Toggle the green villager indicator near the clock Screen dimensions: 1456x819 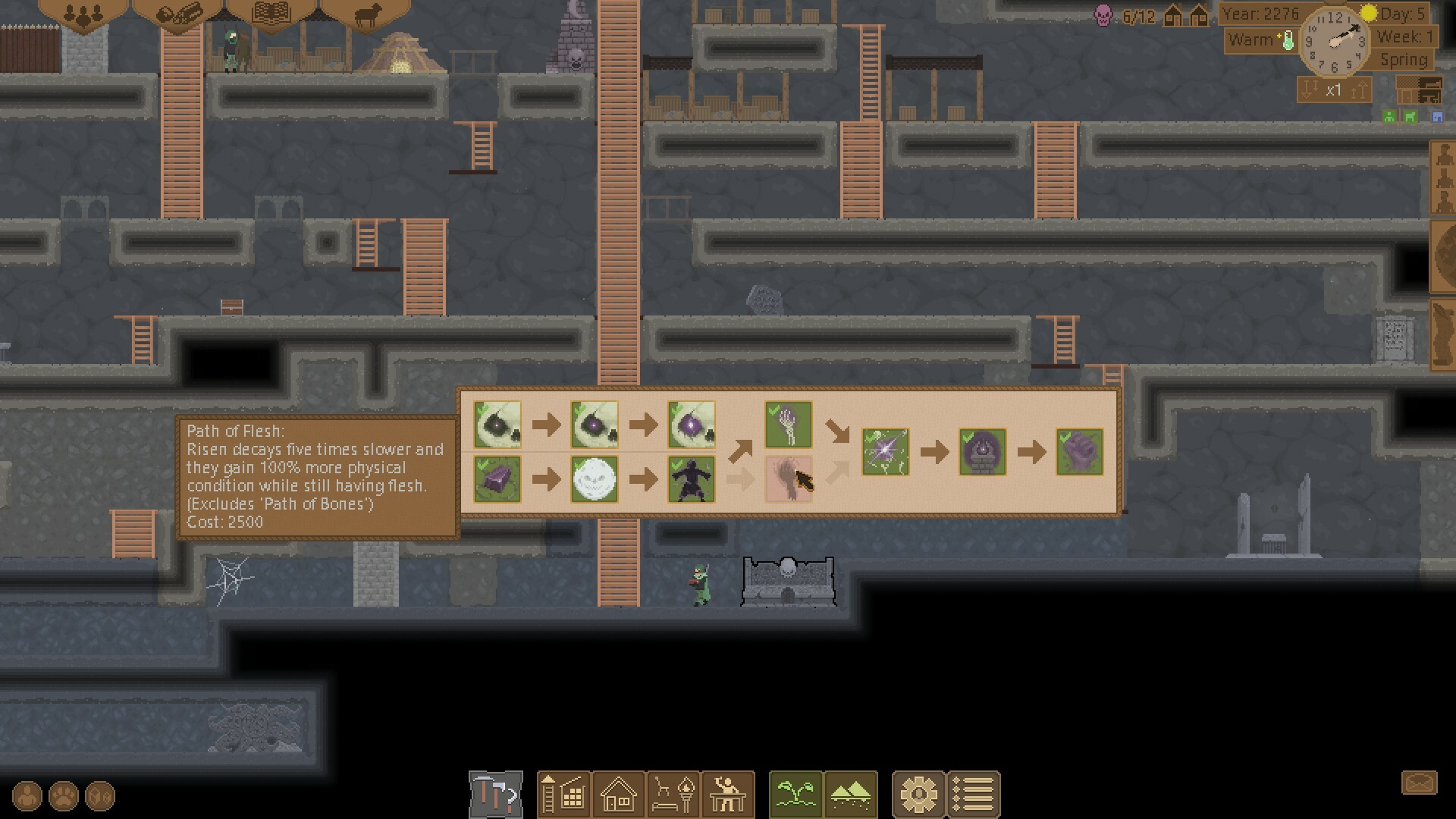coord(1389,116)
